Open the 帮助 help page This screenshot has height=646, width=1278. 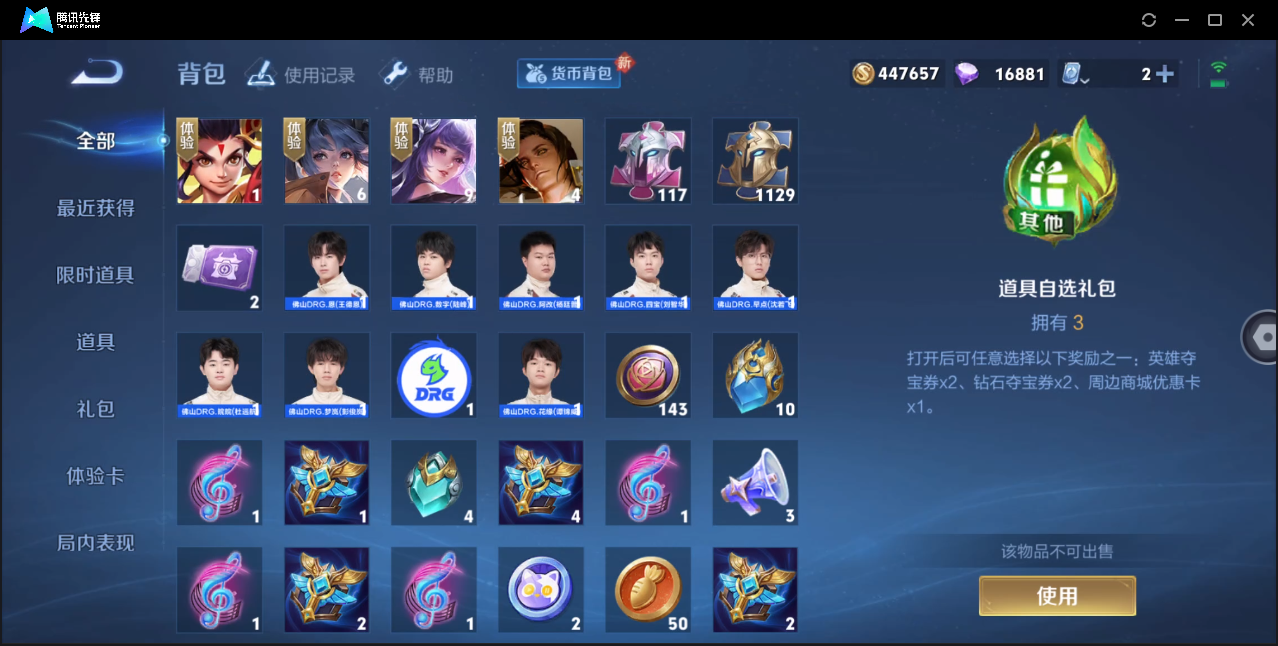(x=418, y=74)
